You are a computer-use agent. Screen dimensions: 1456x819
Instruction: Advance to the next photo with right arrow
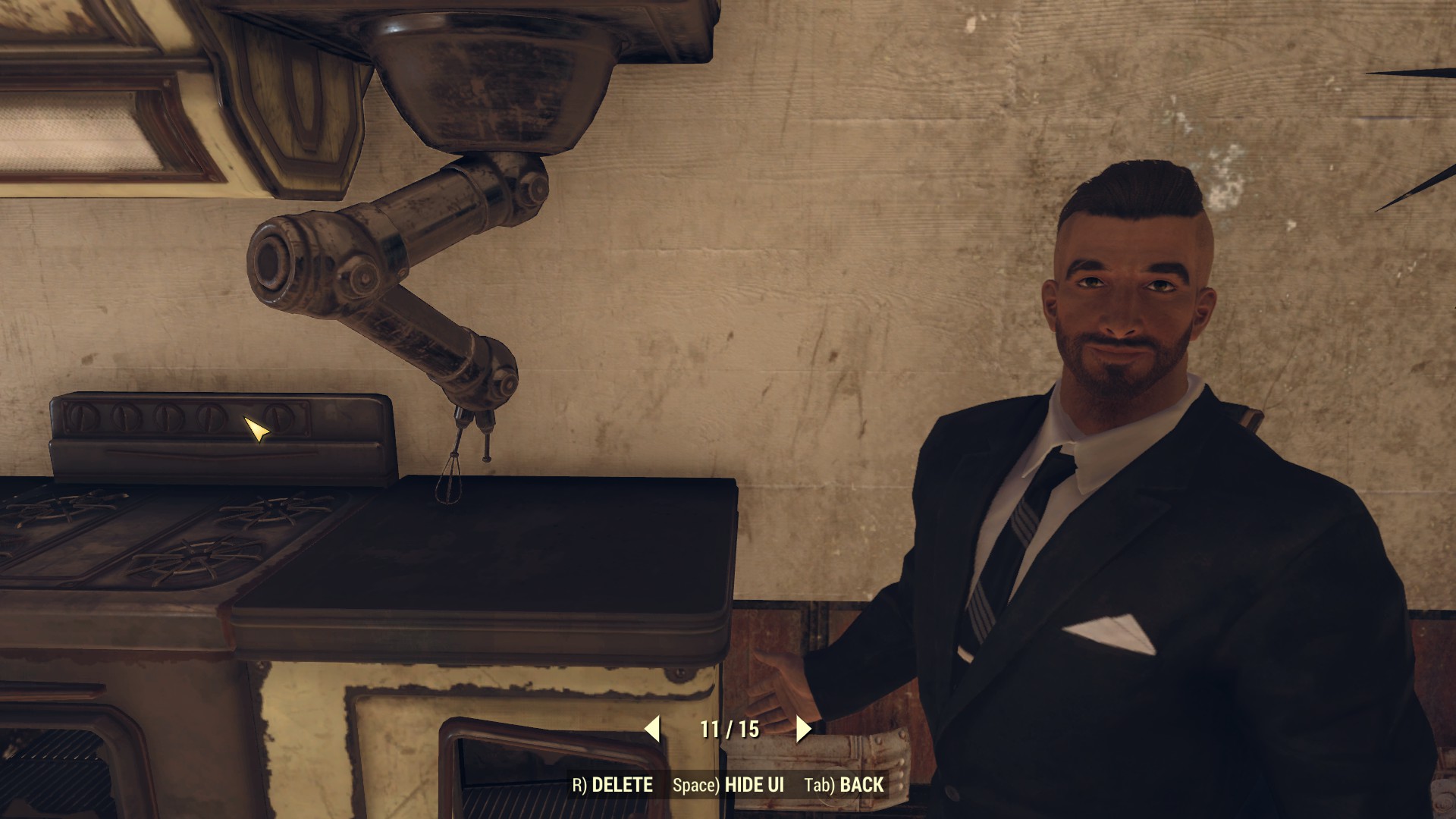click(x=804, y=729)
